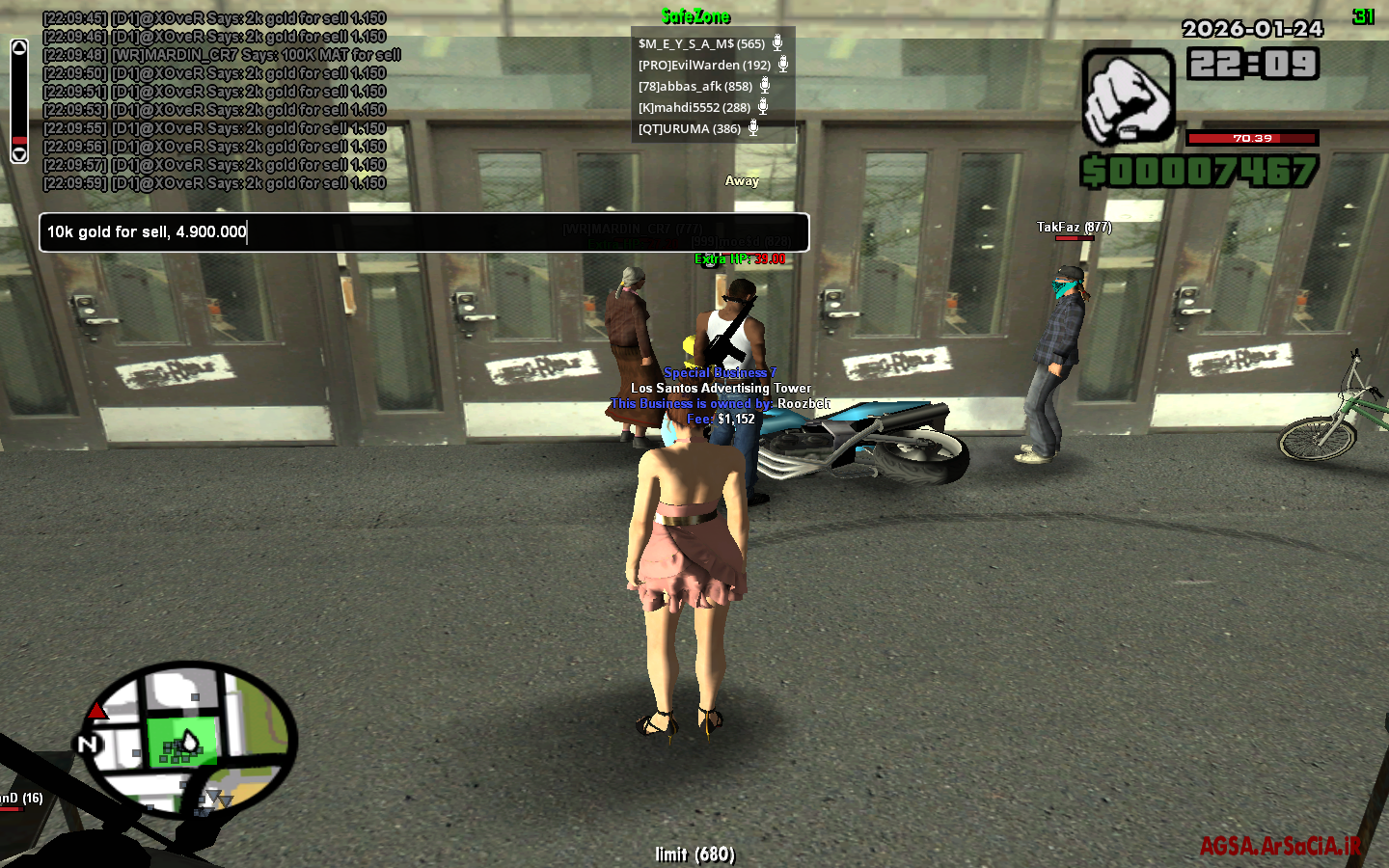Click mahdi5552's microphone icon
Viewport: 1389px width, 868px height.
click(765, 107)
